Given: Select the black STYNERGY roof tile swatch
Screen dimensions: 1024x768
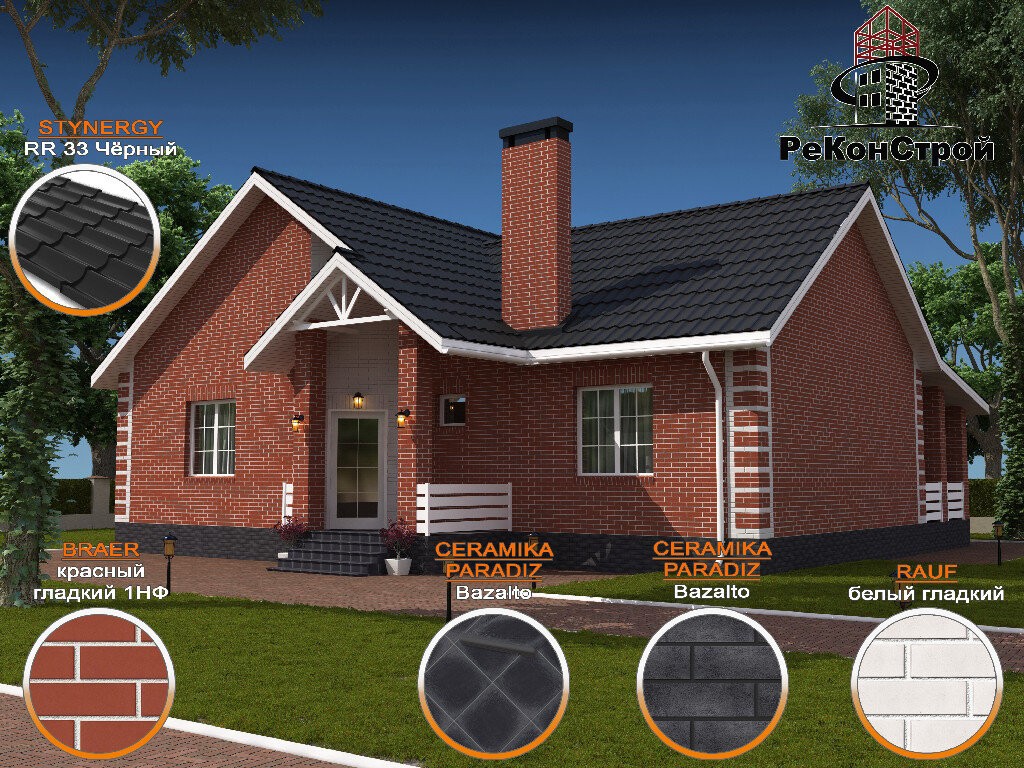Looking at the screenshot, I should pyautogui.click(x=84, y=239).
